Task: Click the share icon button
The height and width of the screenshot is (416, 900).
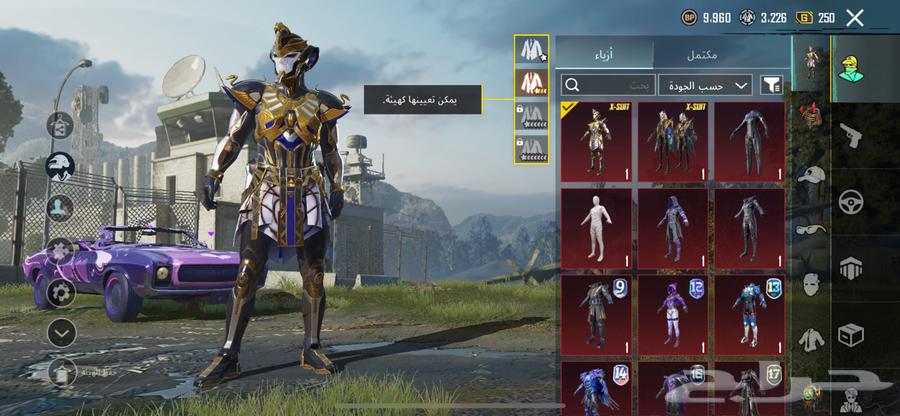Action: point(61,126)
